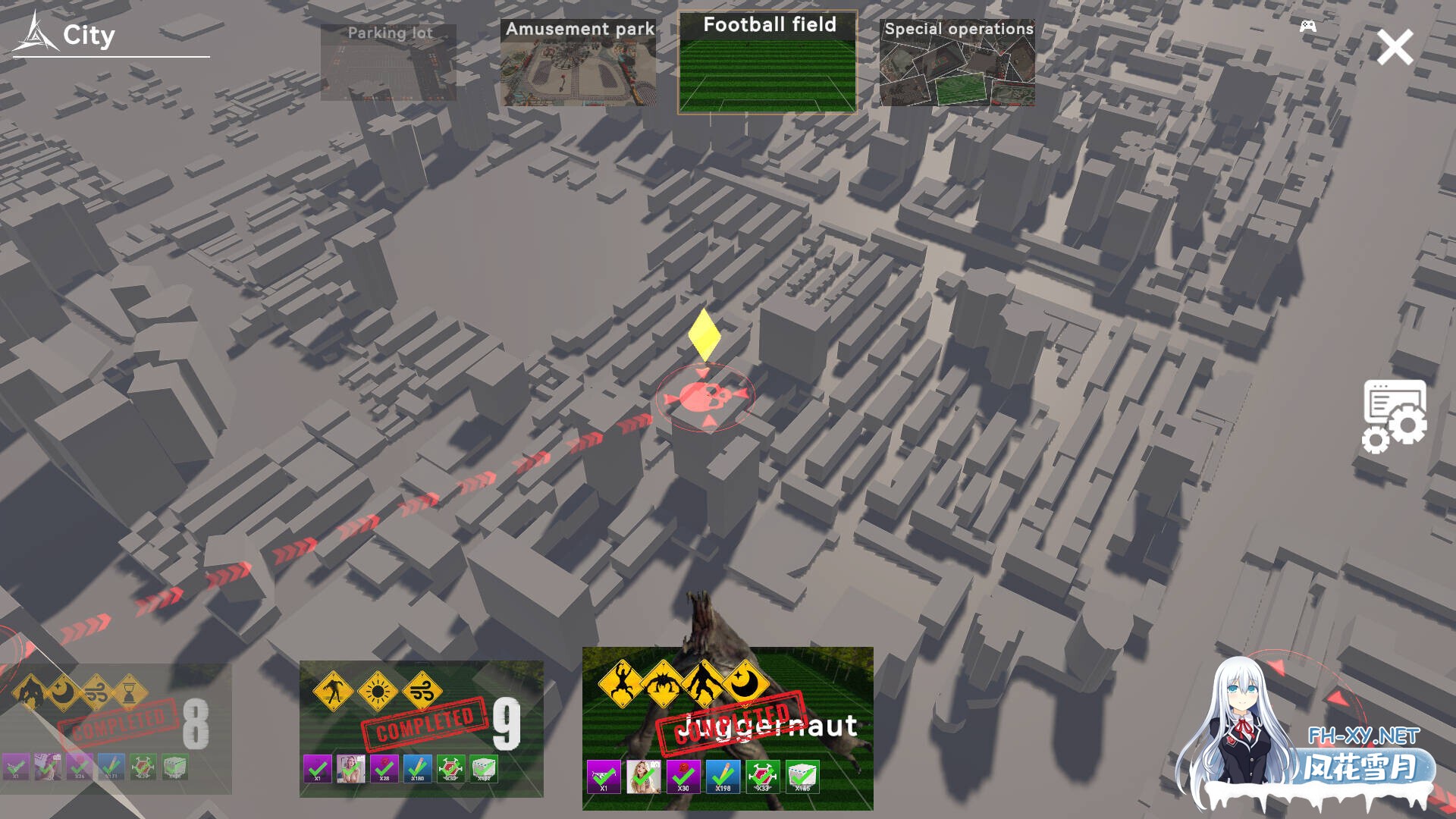The image size is (1456, 819).
Task: Select the Juggernaut mission card
Action: (727, 728)
